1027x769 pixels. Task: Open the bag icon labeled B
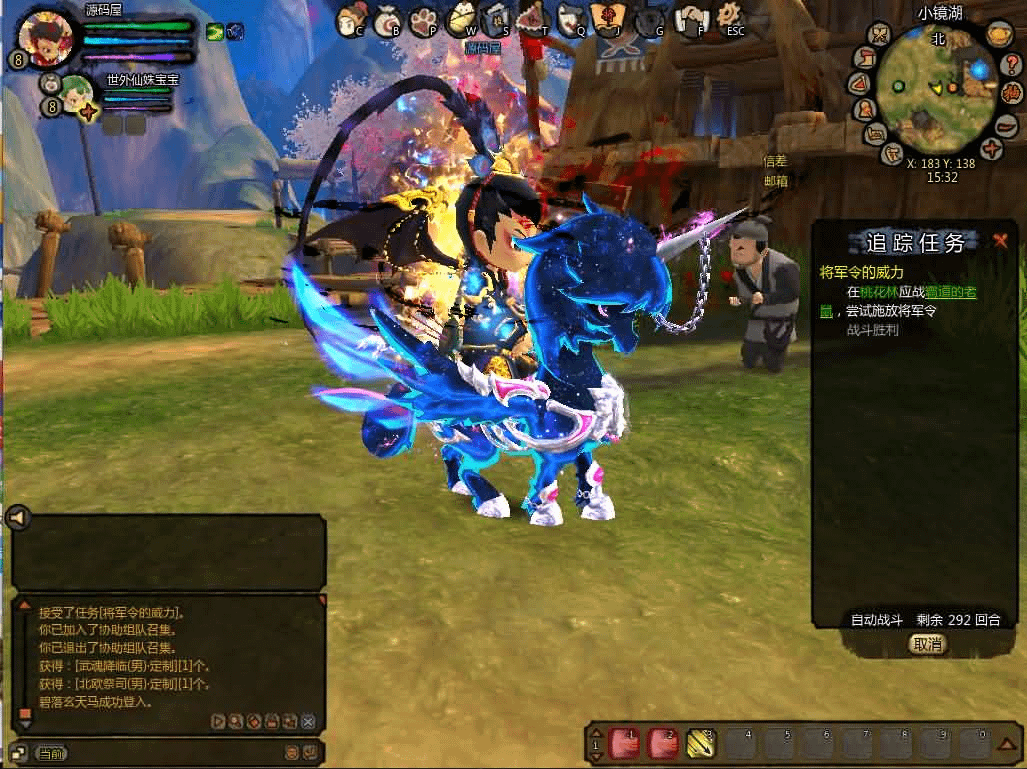tap(387, 19)
